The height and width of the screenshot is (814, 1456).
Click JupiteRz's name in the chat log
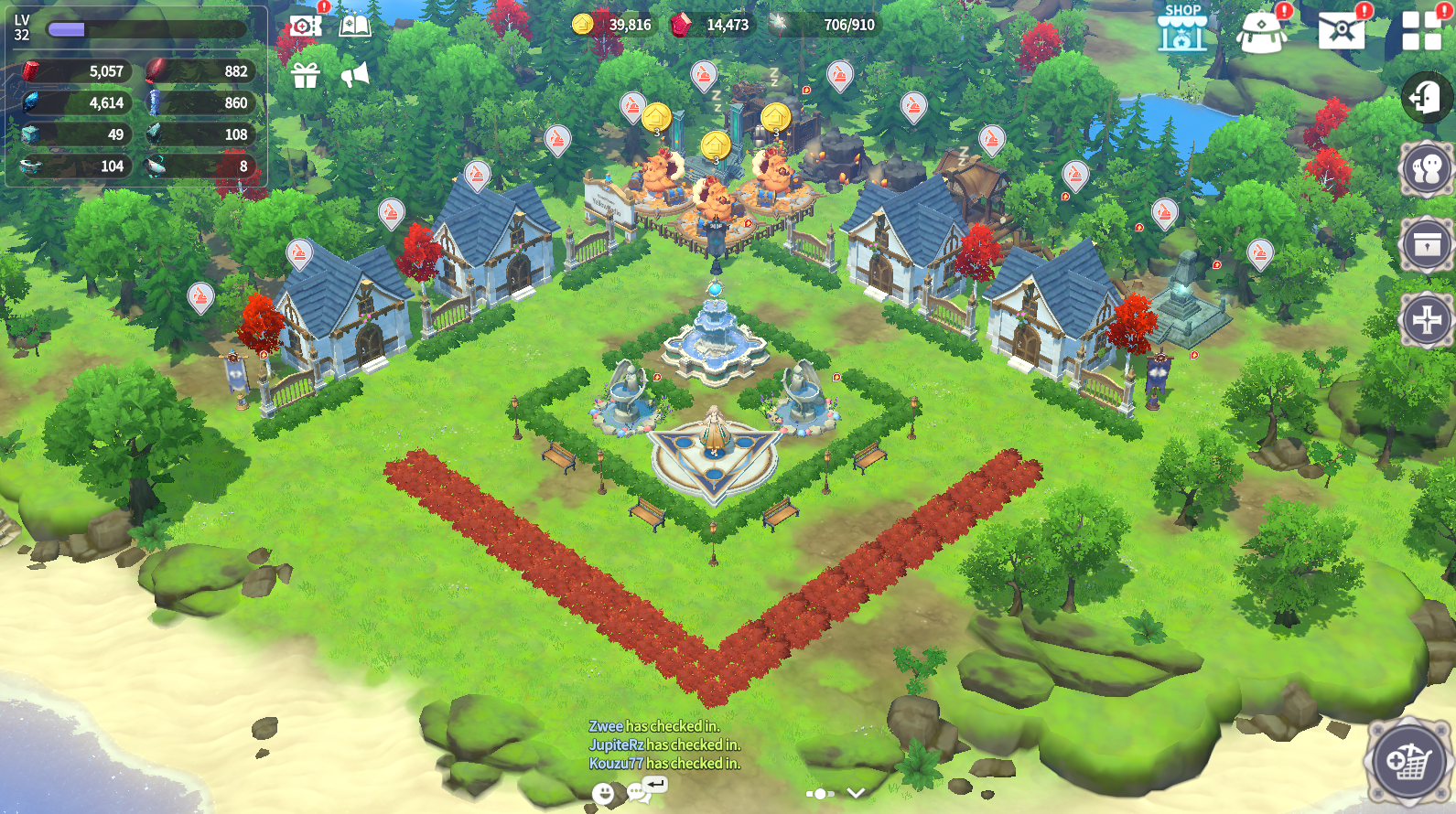coord(616,744)
